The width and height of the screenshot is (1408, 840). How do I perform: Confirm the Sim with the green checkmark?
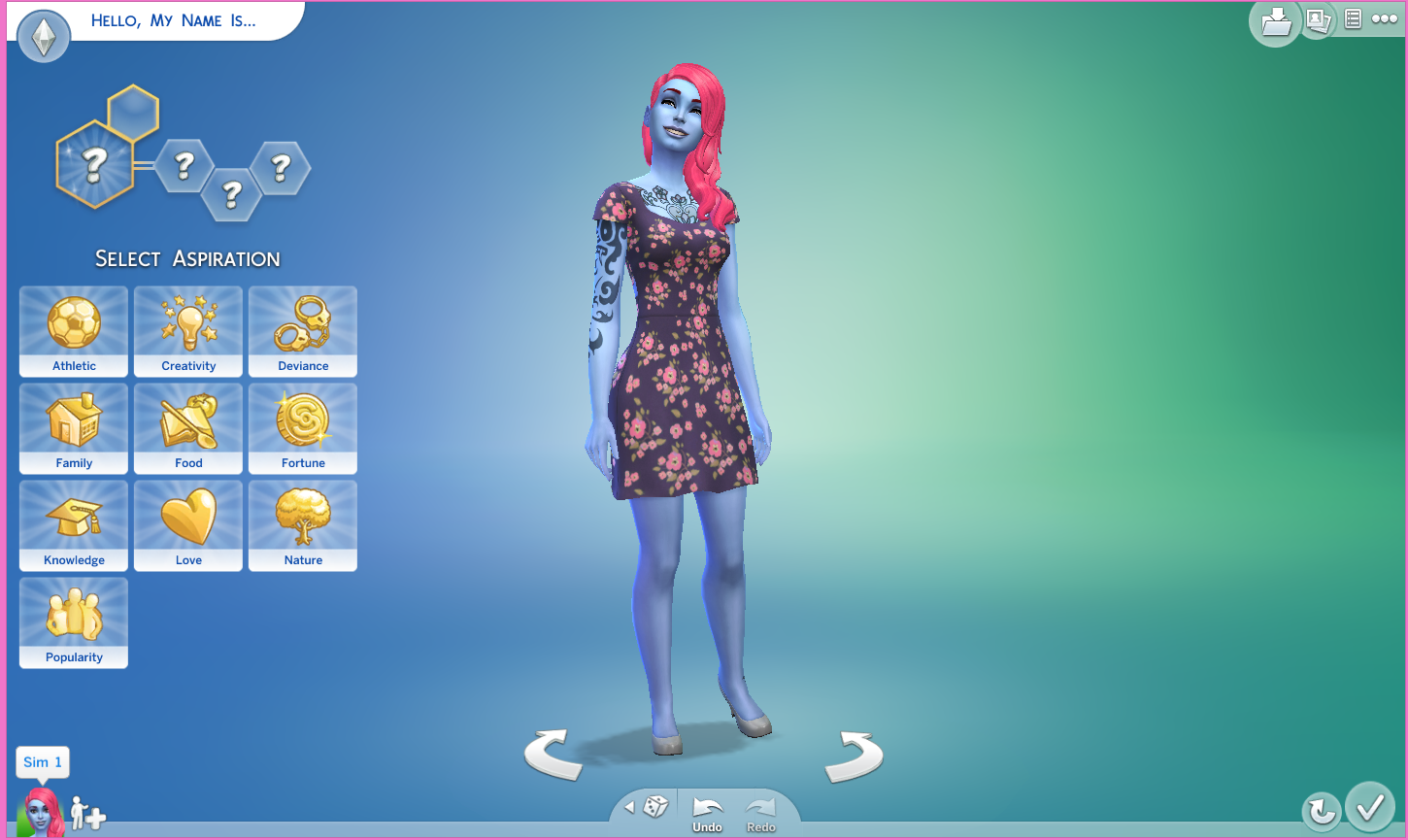point(1370,809)
